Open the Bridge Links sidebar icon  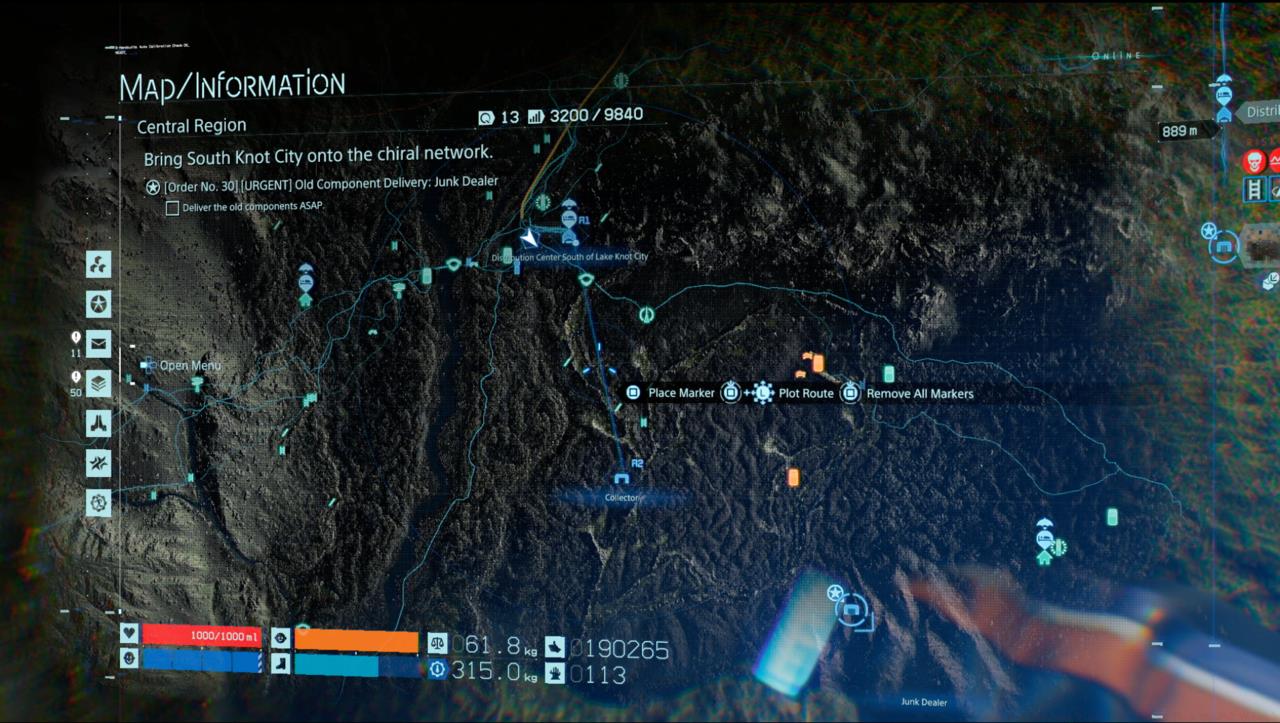[98, 265]
